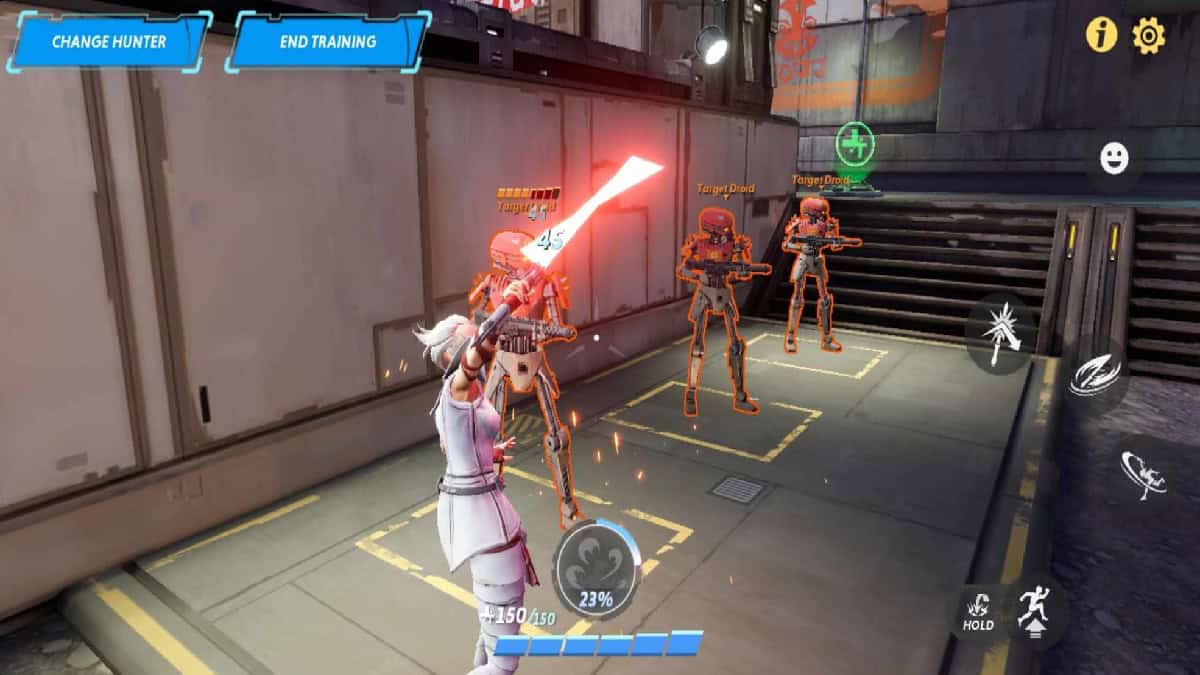
Task: Open settings with the gear icon
Action: [1149, 36]
